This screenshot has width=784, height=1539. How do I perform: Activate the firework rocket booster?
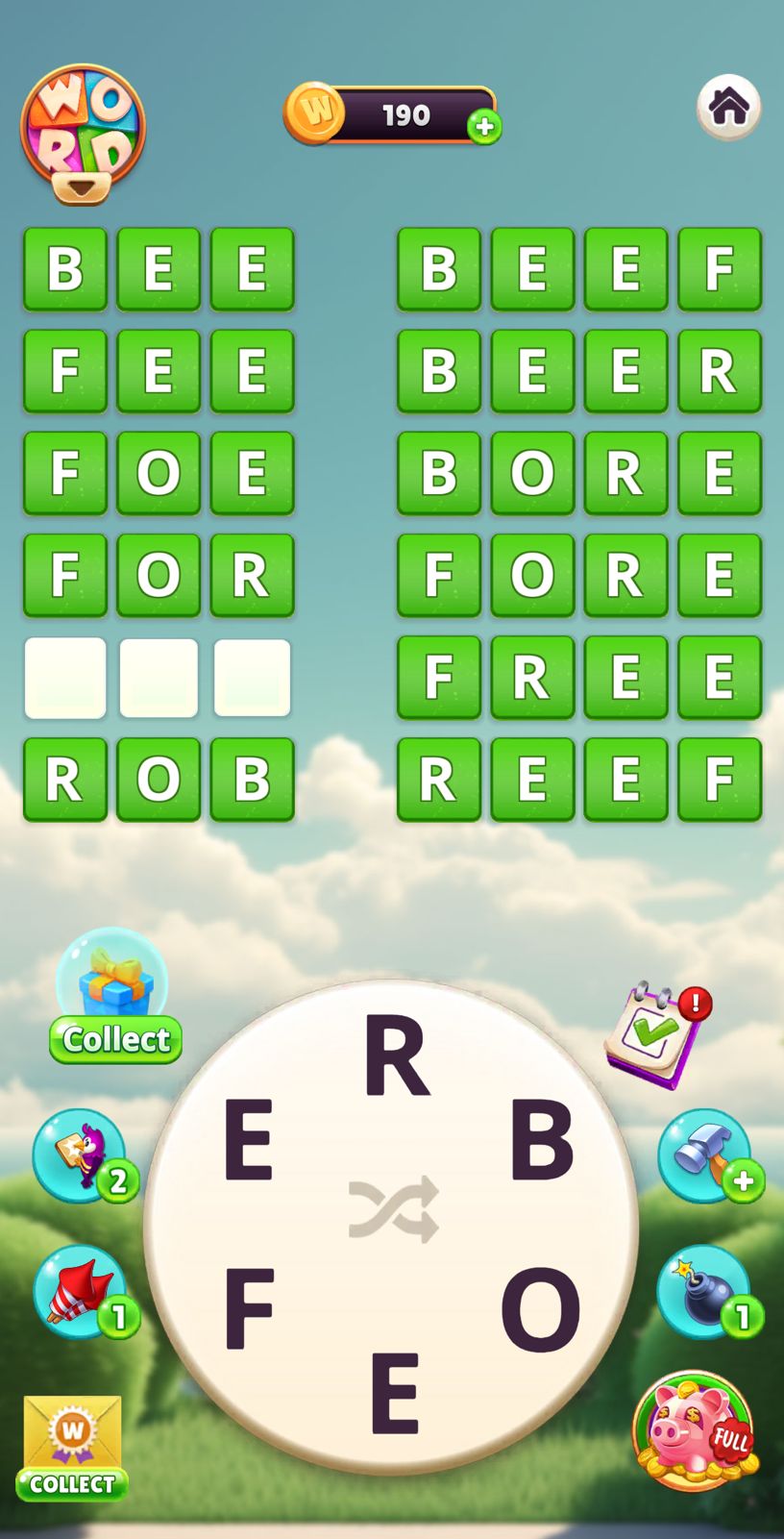click(81, 1292)
